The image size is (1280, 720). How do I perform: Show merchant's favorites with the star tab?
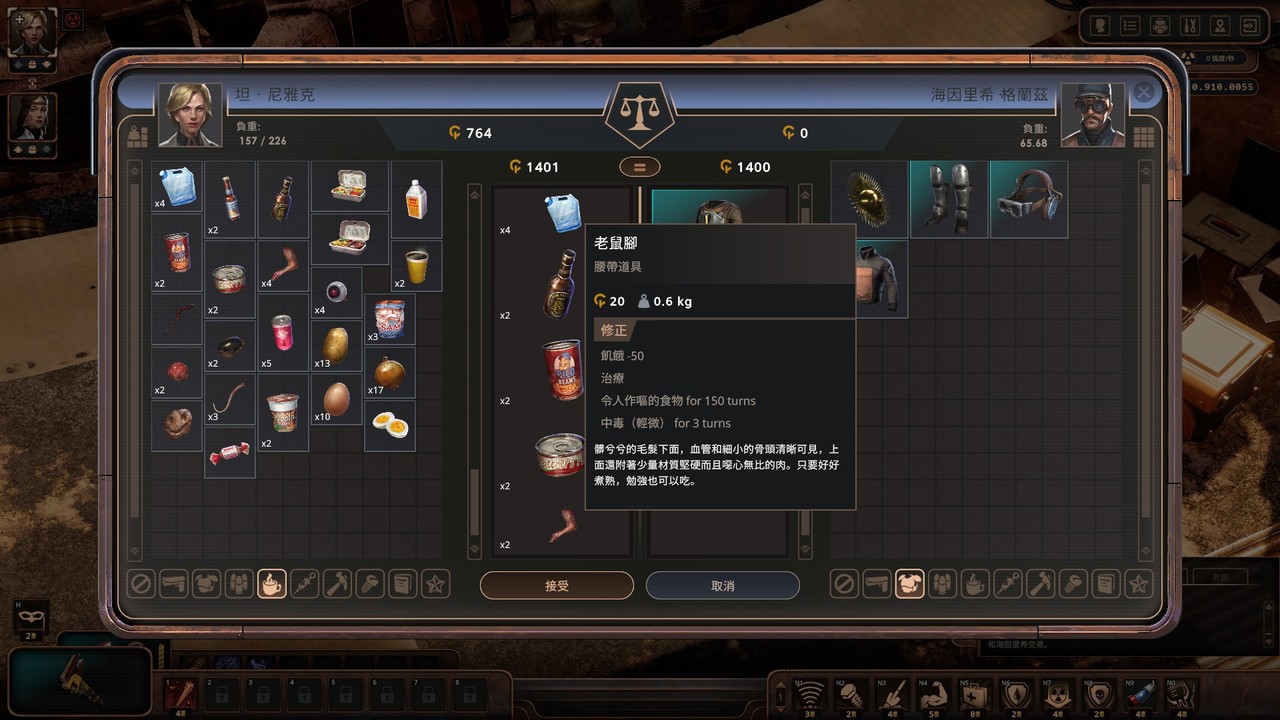(1137, 584)
